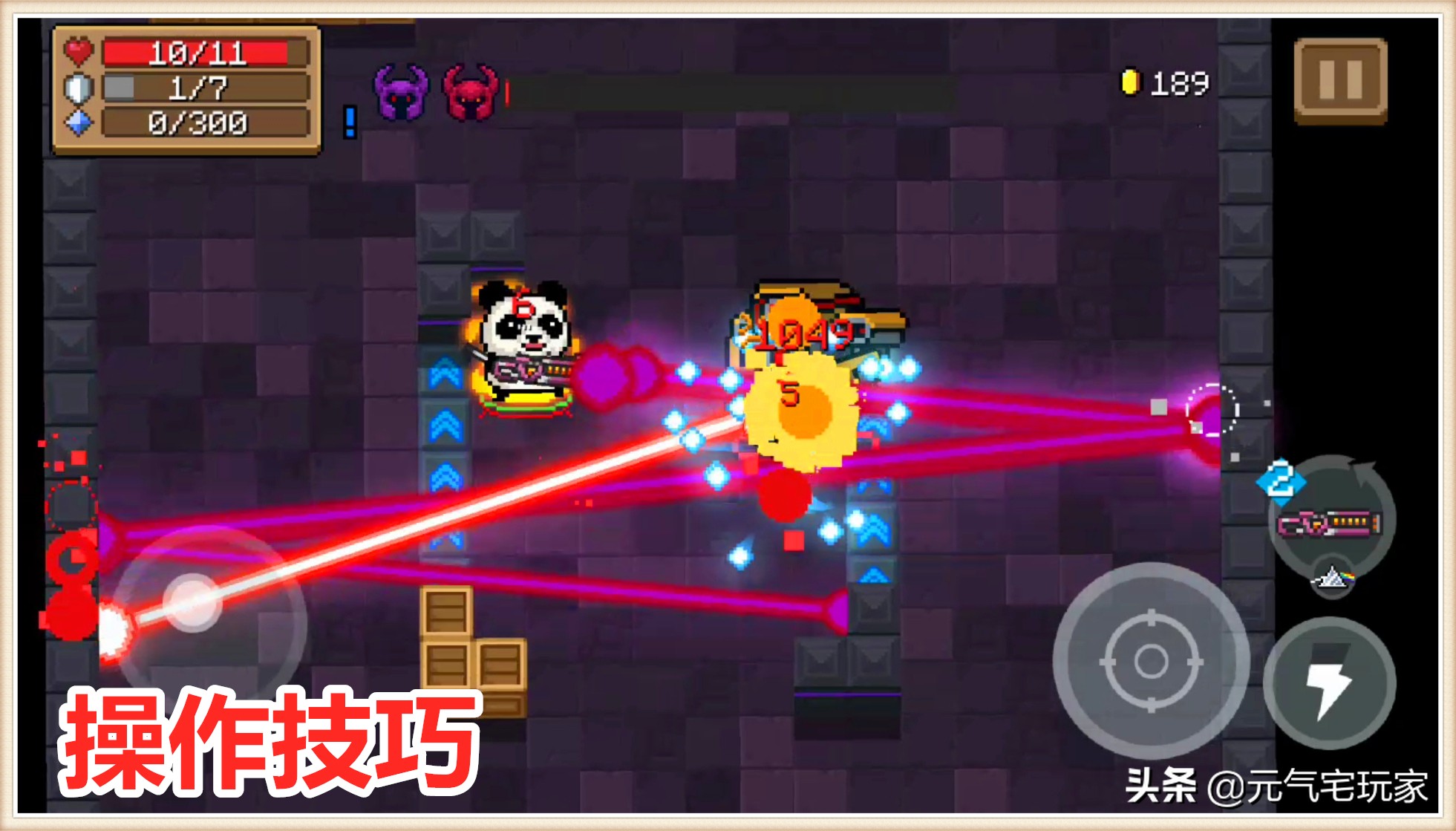This screenshot has height=831, width=1456.
Task: Tap the 0/300 crystal progress bar
Action: coord(197,123)
